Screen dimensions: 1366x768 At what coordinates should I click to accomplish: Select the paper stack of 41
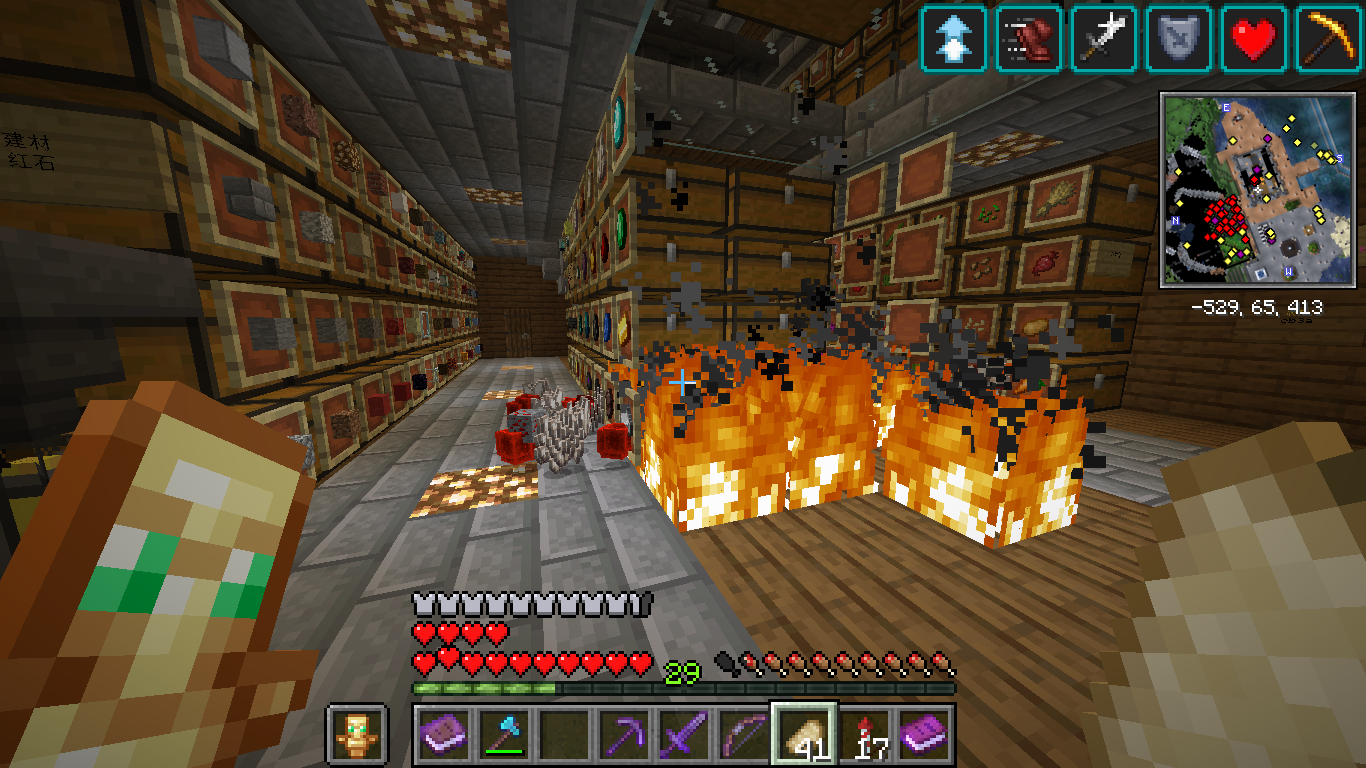pos(805,735)
